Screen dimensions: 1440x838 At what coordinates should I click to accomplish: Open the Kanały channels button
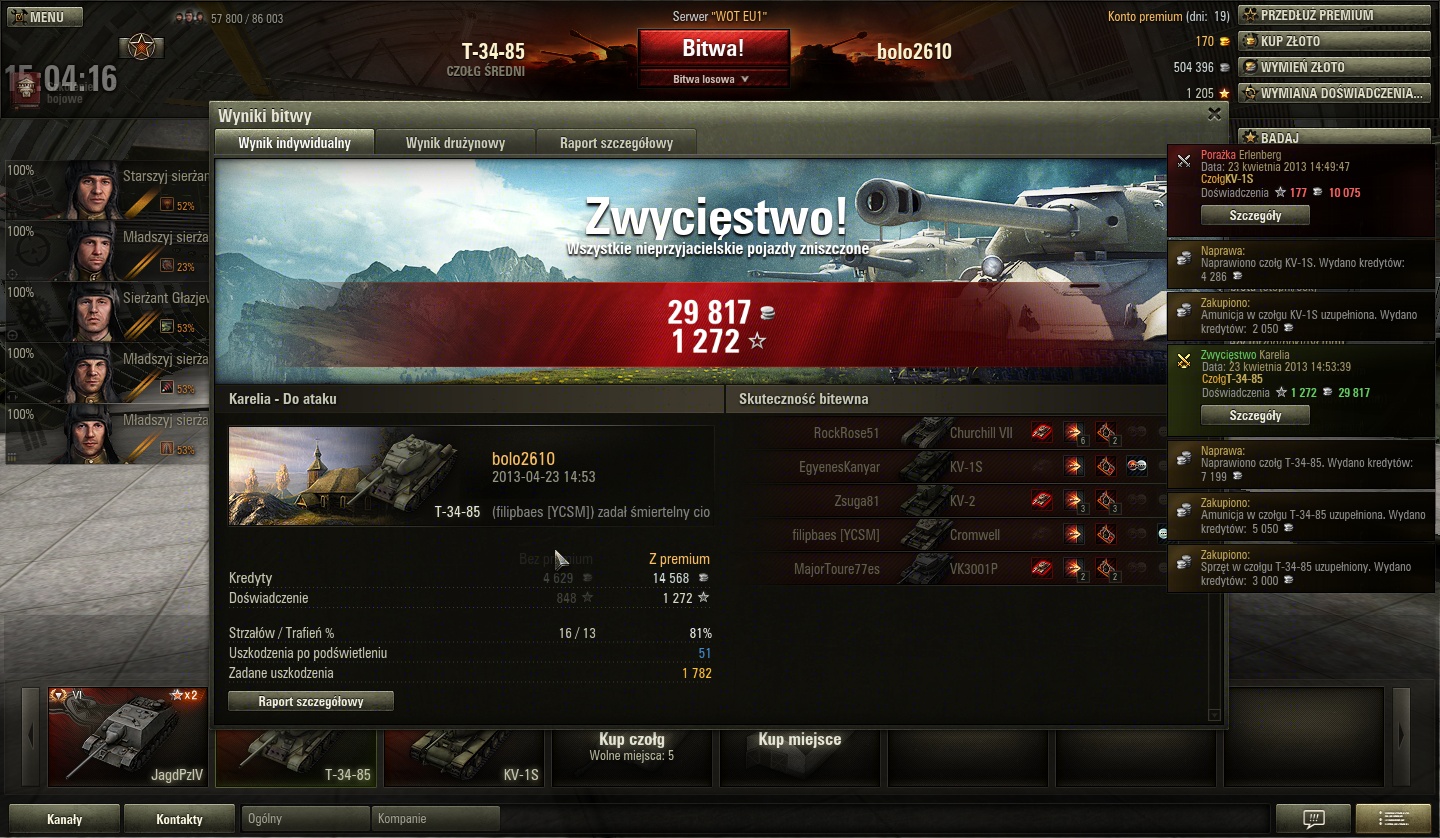(x=65, y=819)
